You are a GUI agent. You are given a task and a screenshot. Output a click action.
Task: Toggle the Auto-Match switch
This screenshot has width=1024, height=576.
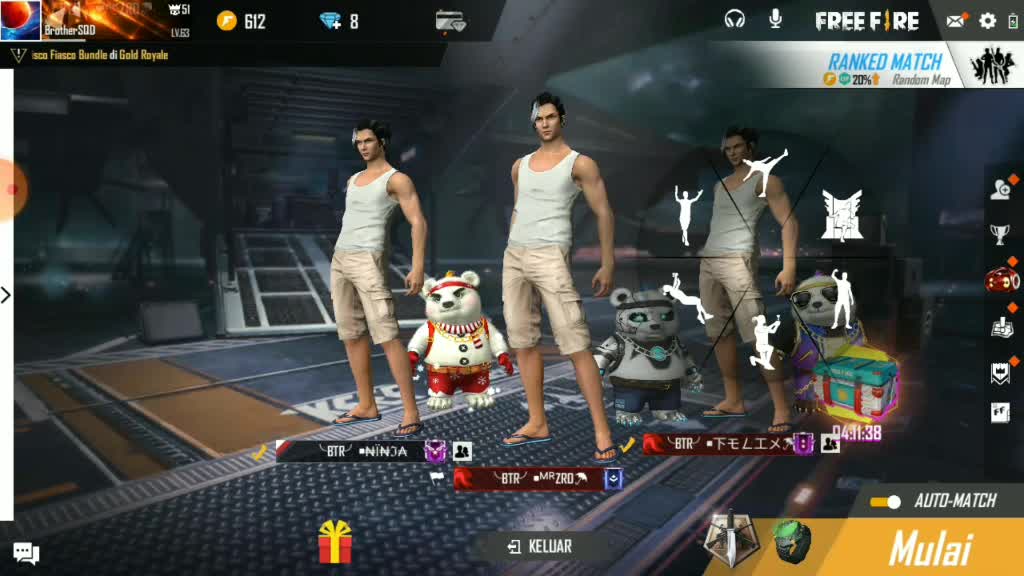click(x=885, y=501)
